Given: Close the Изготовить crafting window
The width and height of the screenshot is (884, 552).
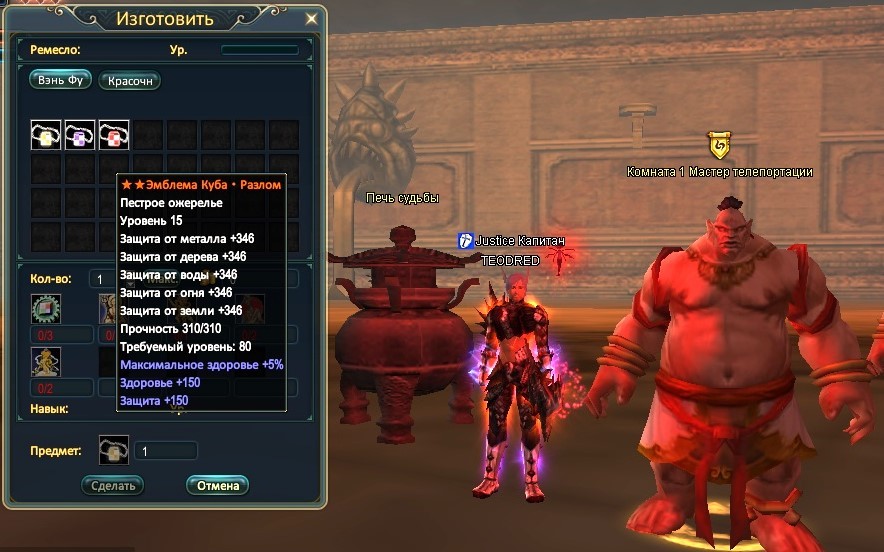Looking at the screenshot, I should click(x=312, y=19).
